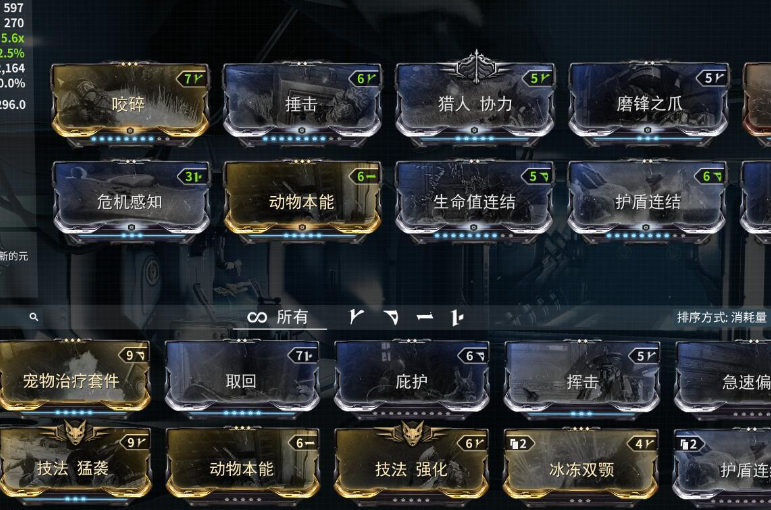Image resolution: width=771 pixels, height=510 pixels.
Task: Pick the 庇护 mod from the collection
Action: [411, 380]
